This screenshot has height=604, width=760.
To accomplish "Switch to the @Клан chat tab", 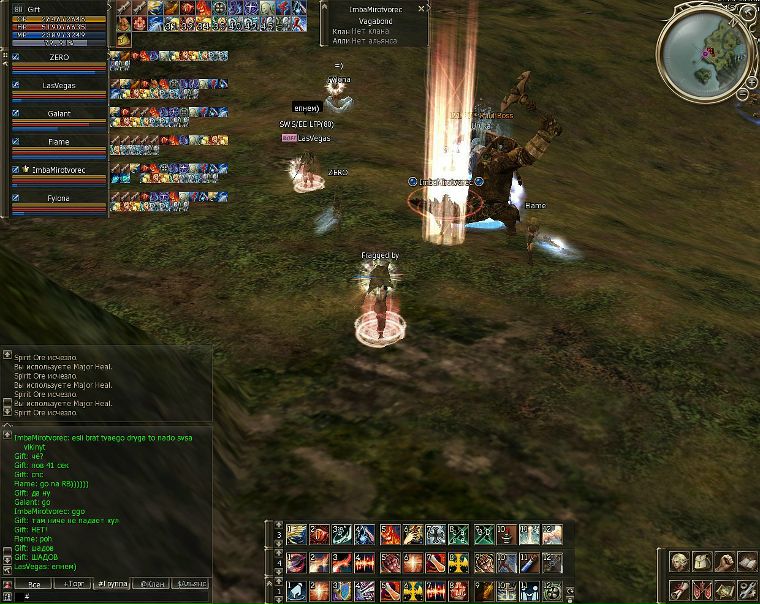I will click(x=152, y=583).
